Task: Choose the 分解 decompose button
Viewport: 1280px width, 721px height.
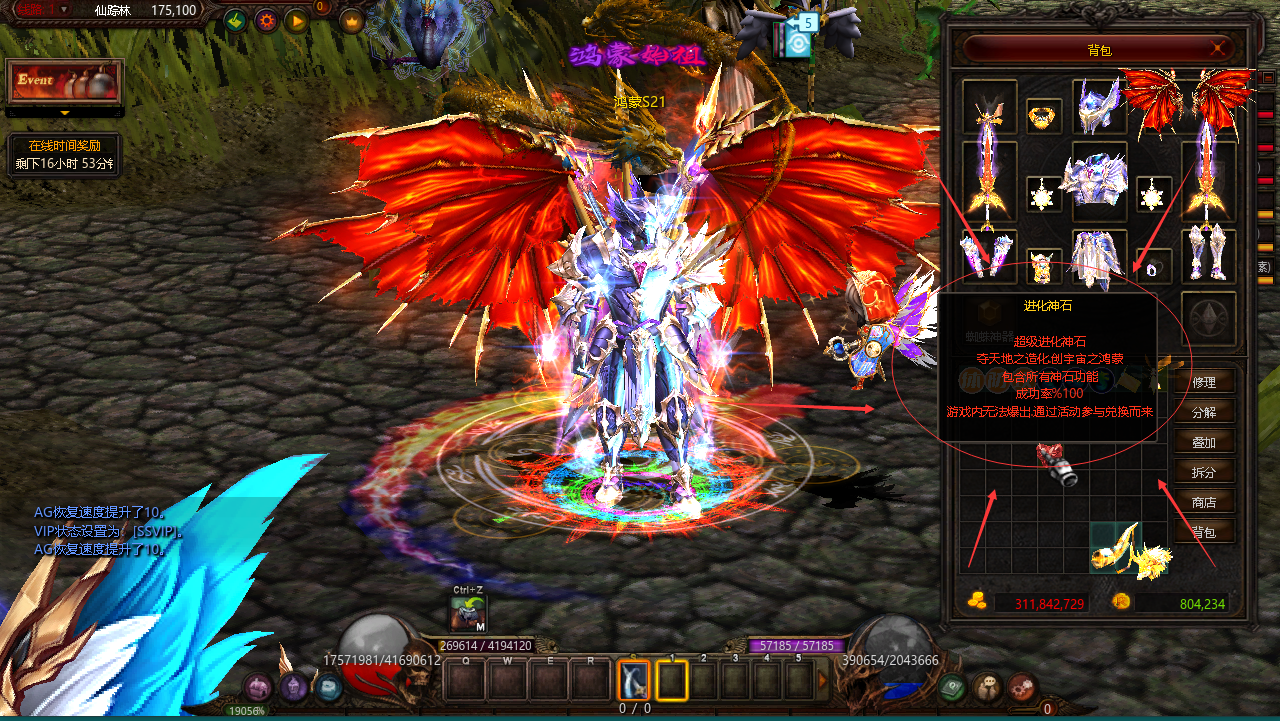Action: click(x=1203, y=412)
